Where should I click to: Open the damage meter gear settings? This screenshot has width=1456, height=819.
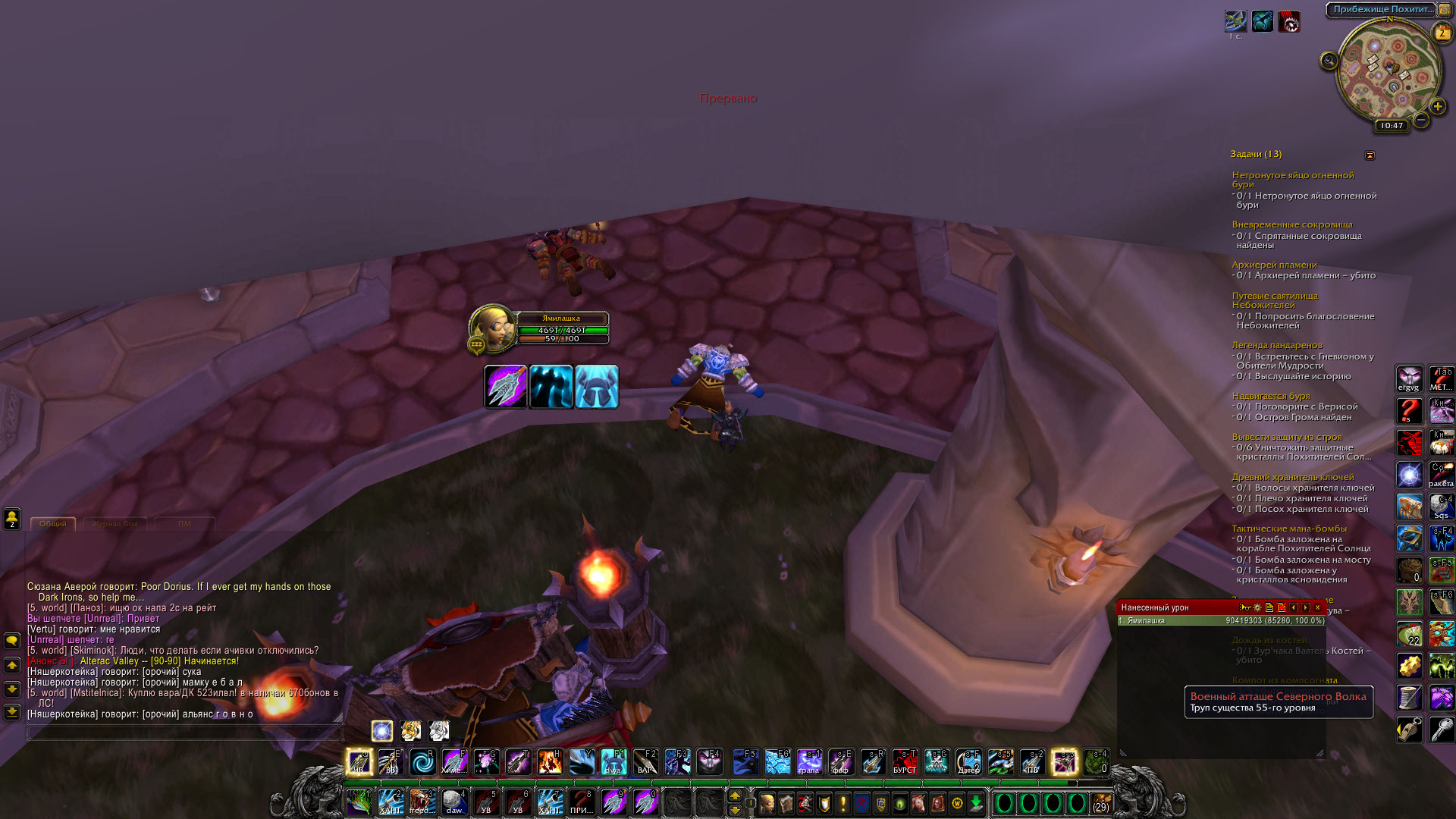click(x=1257, y=607)
